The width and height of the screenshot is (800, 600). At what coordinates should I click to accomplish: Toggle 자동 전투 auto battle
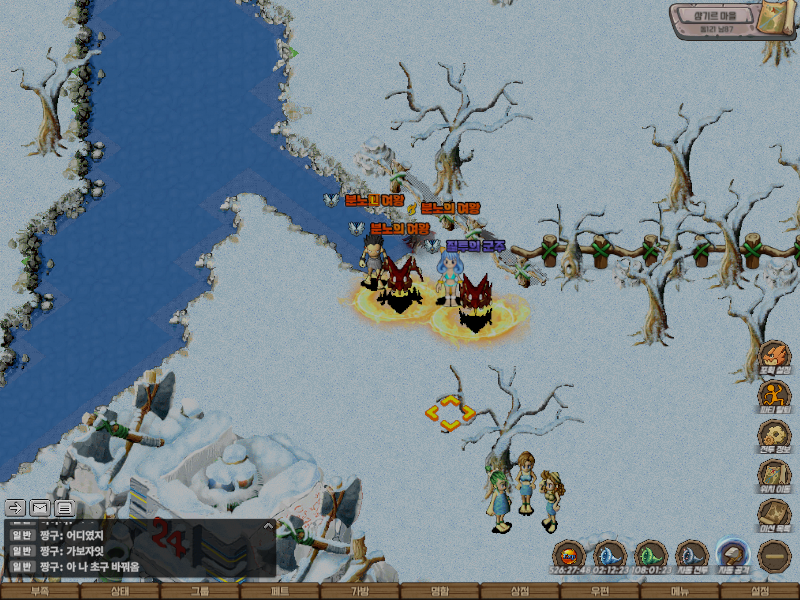(x=691, y=555)
